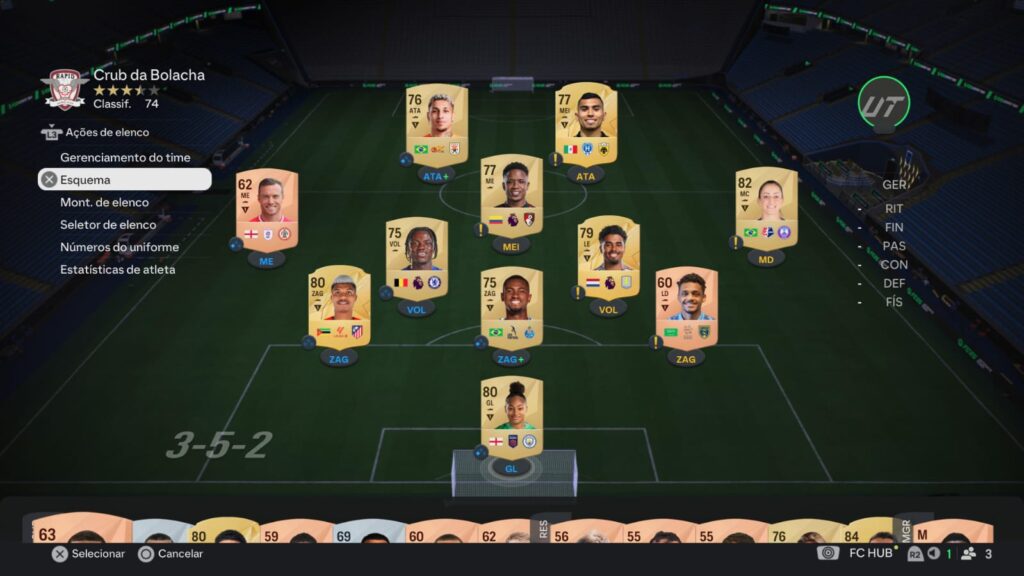
Task: Select the 80-rated ZAG defender card
Action: (339, 306)
